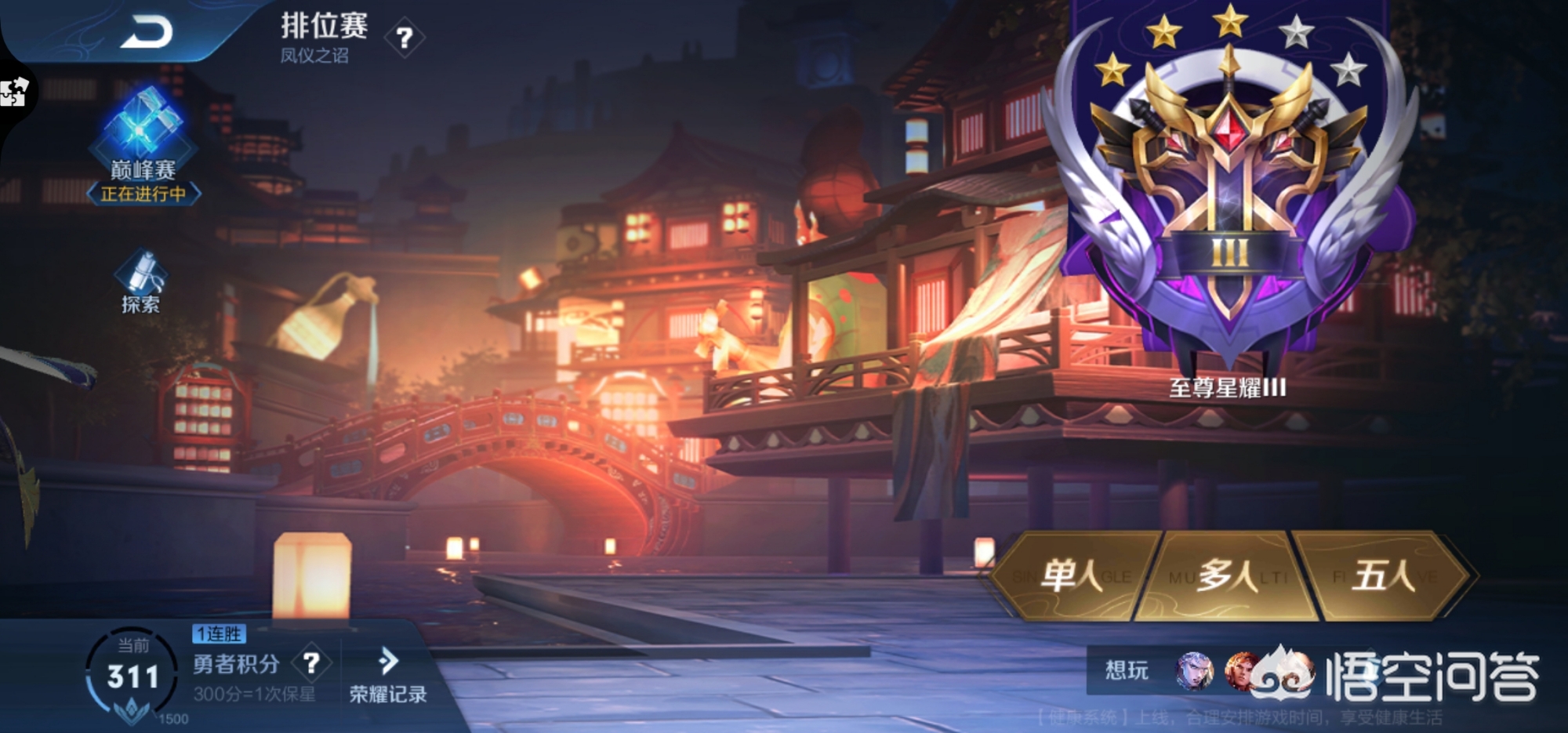
Task: Open the 311 current brave points gauge
Action: point(132,676)
